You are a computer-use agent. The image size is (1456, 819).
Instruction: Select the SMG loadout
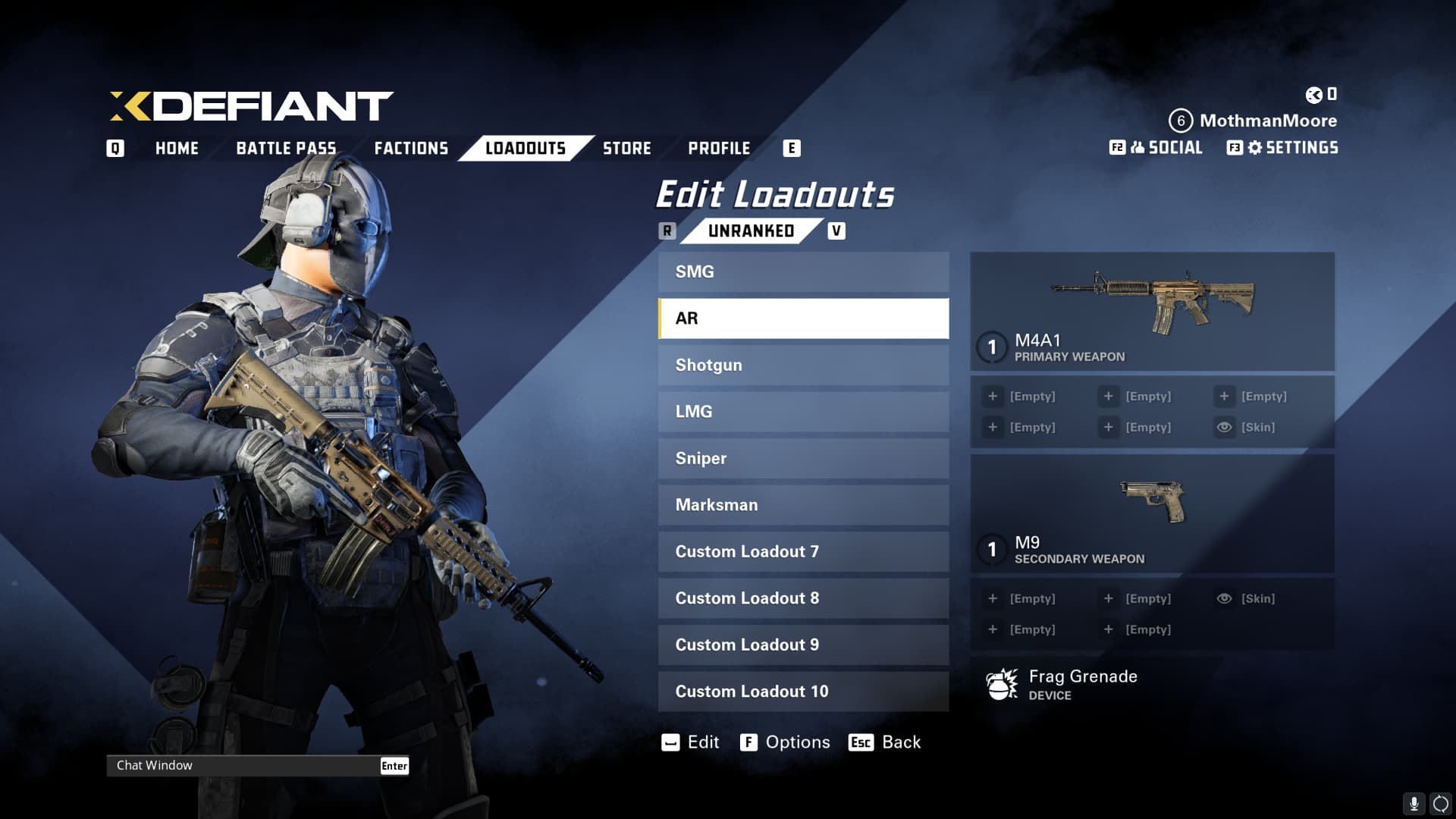click(803, 271)
